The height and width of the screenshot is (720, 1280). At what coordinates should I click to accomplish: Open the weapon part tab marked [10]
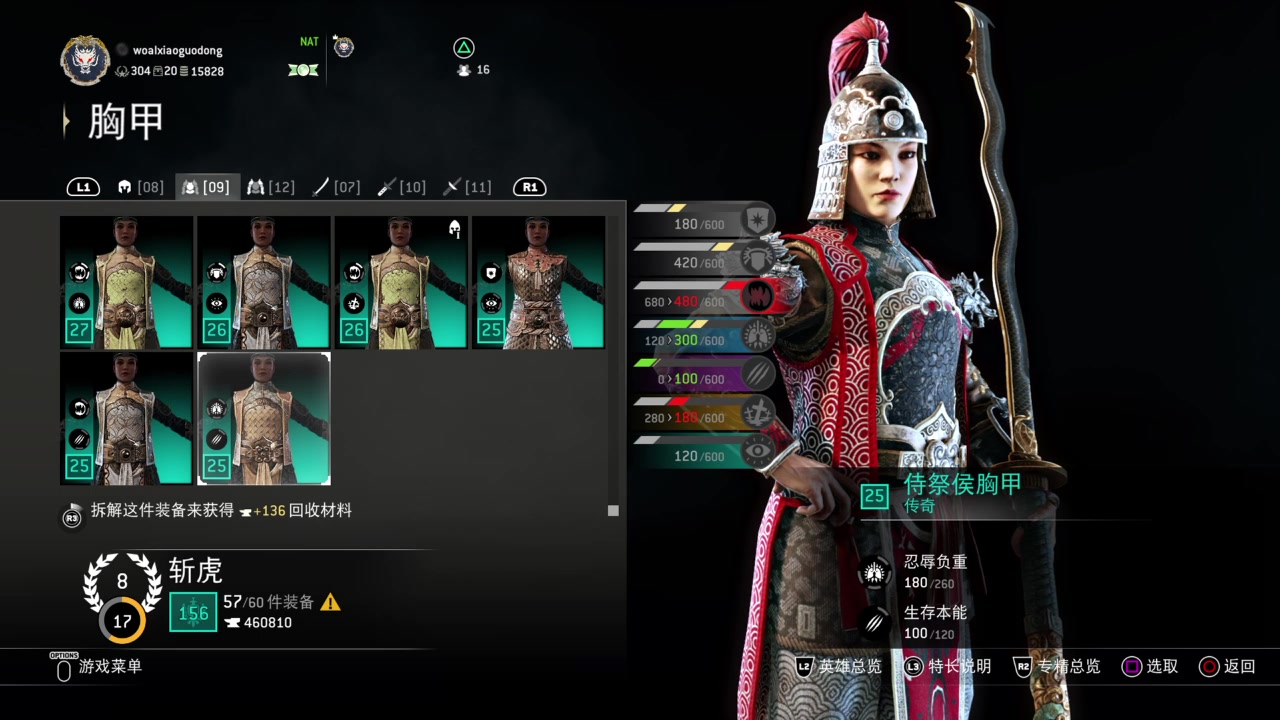(402, 187)
